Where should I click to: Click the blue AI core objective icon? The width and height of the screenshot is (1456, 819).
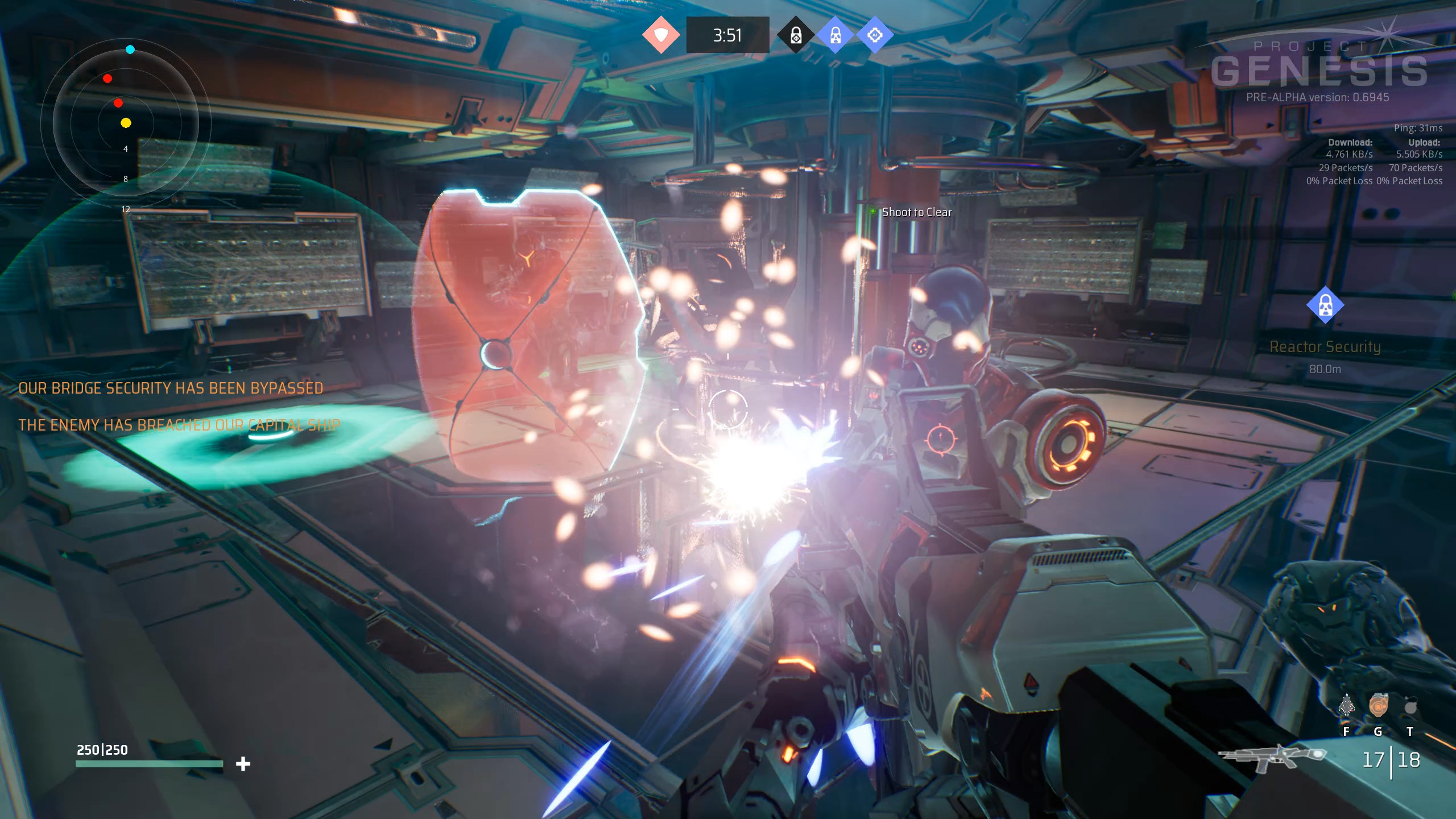coord(875,35)
